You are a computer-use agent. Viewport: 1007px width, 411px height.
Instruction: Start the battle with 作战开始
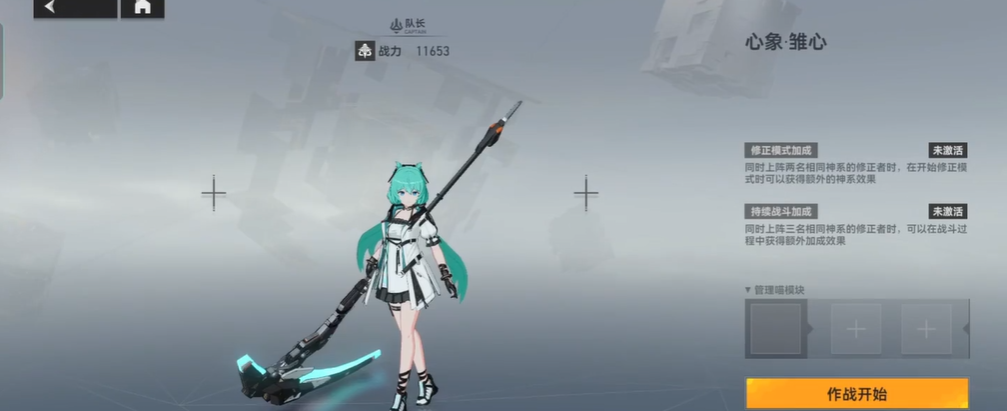[857, 393]
